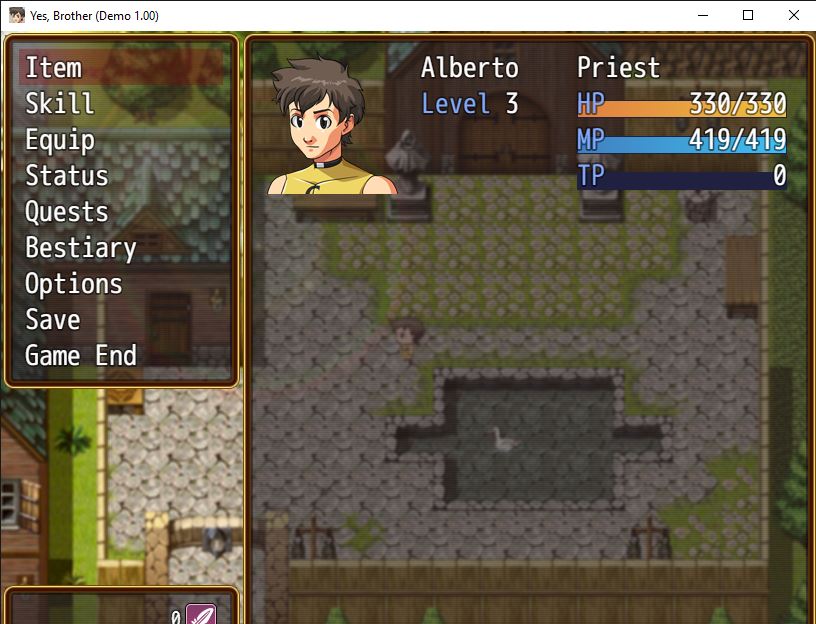Minimize the game window

702,15
